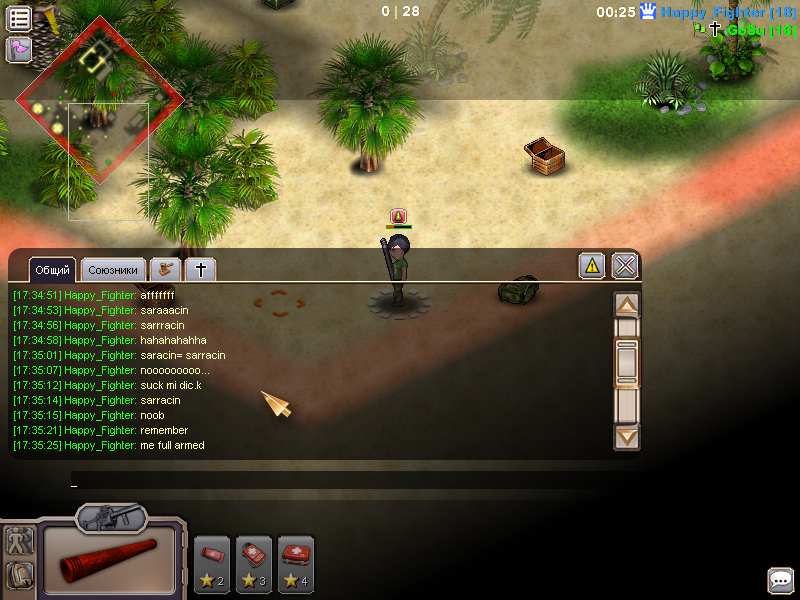This screenshot has height=600, width=800.
Task: Click the yellow warning triangle button
Action: [592, 265]
